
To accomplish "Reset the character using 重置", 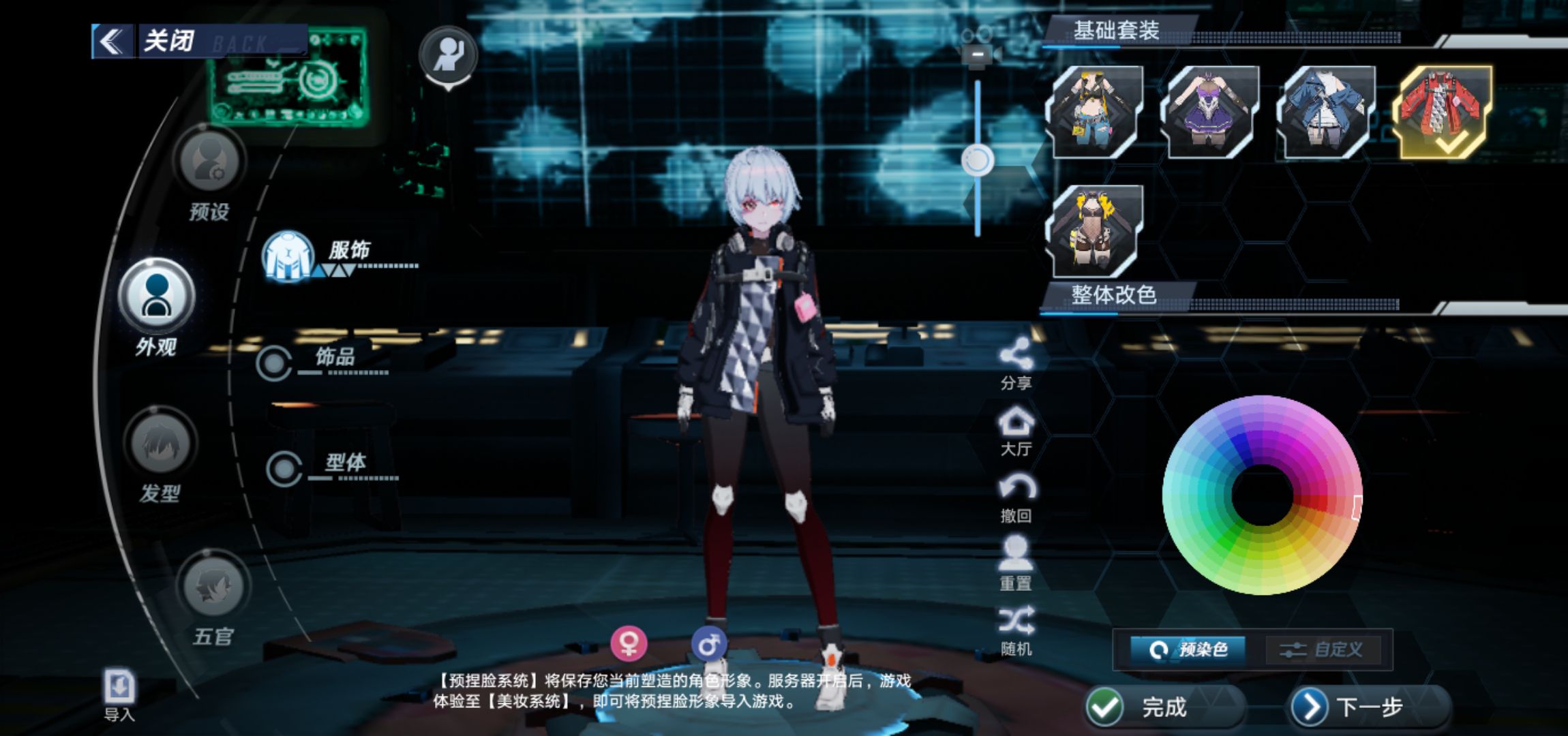I will tap(1016, 563).
